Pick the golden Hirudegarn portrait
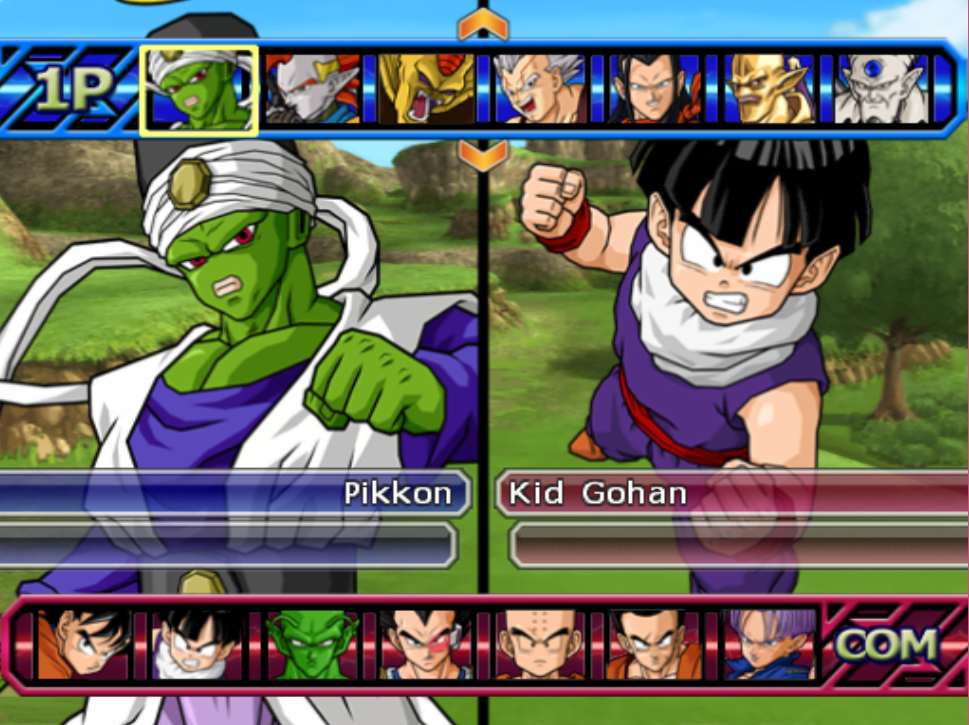 click(427, 90)
